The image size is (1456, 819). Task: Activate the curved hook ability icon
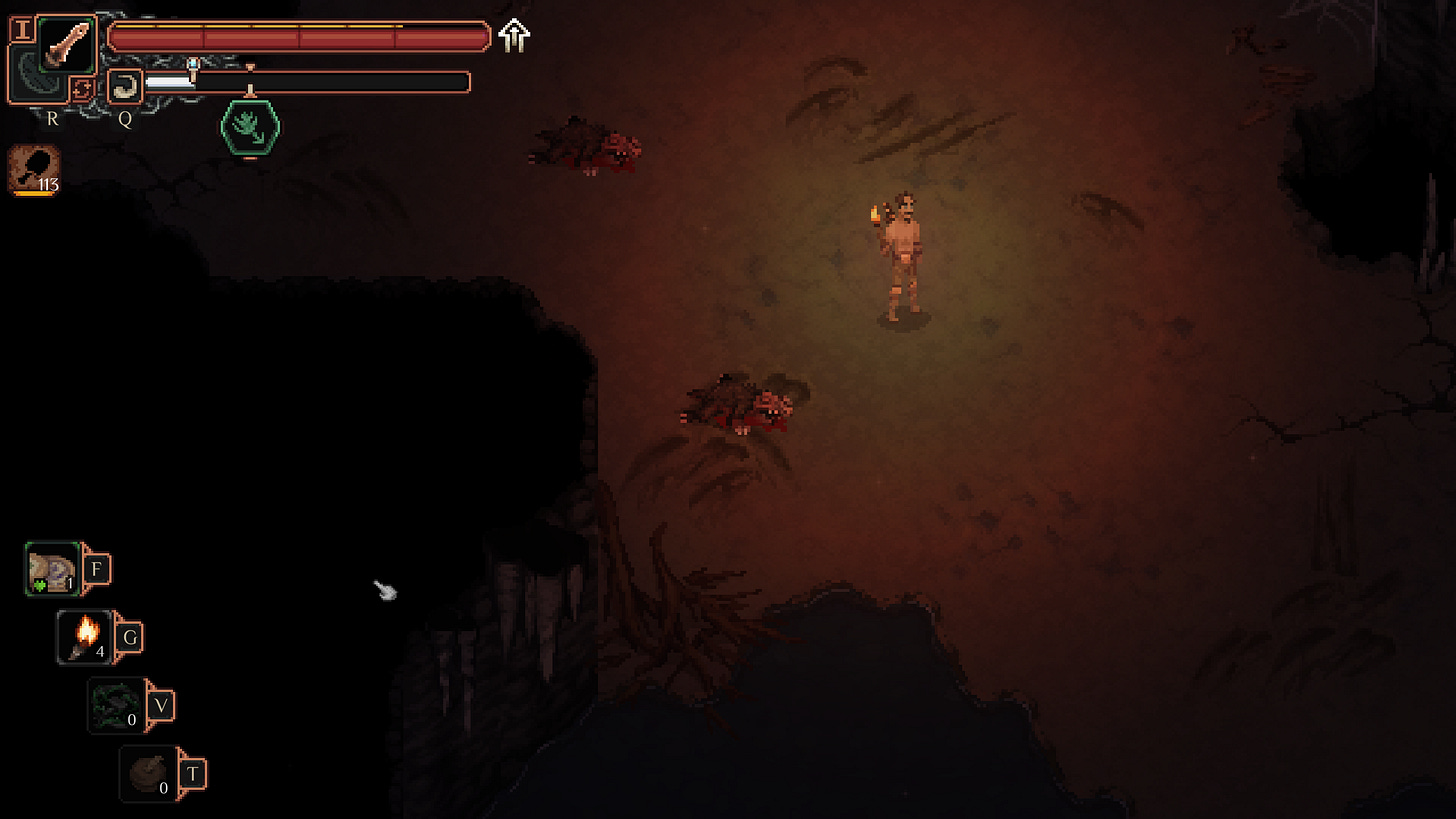pos(125,87)
